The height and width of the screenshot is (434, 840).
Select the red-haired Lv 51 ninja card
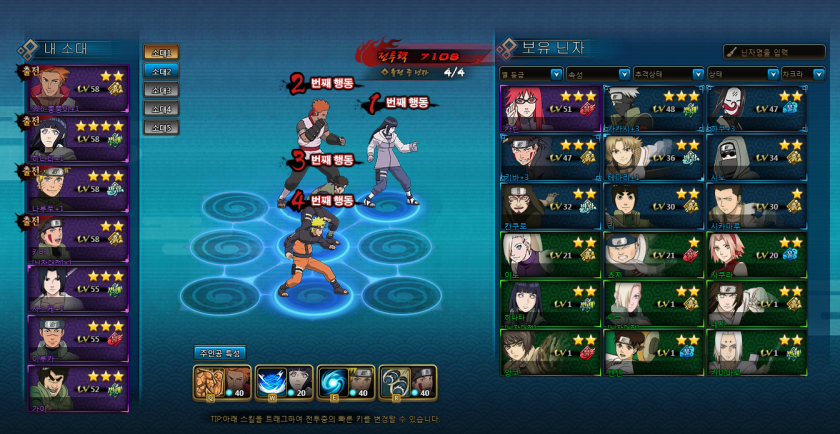549,108
